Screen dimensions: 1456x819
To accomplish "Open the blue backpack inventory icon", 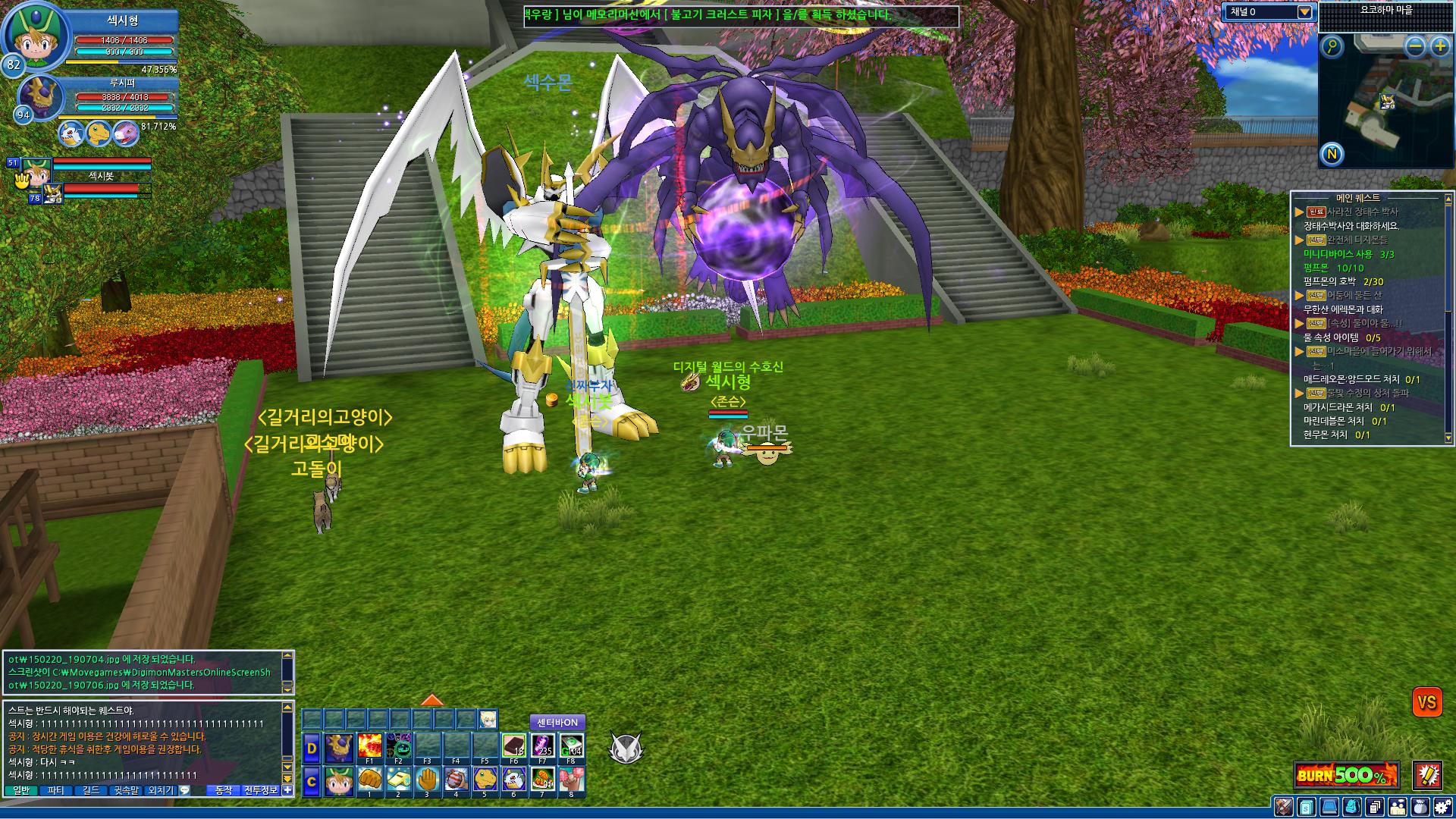I will pos(1352,807).
